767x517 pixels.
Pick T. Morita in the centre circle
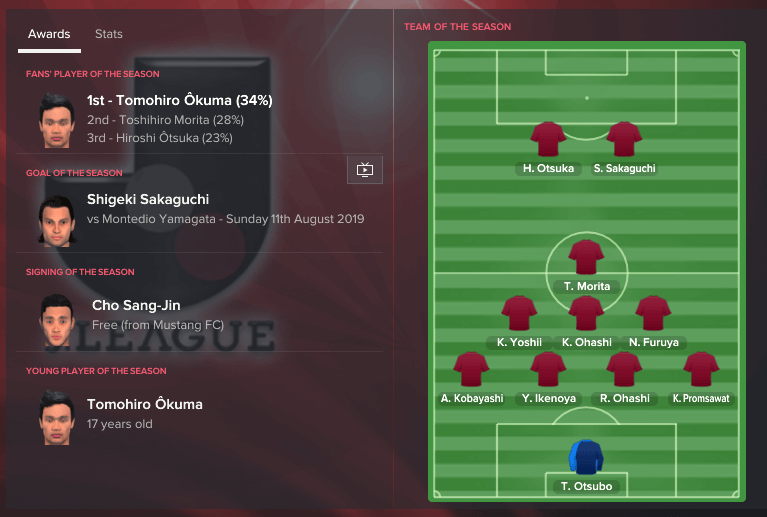[586, 257]
